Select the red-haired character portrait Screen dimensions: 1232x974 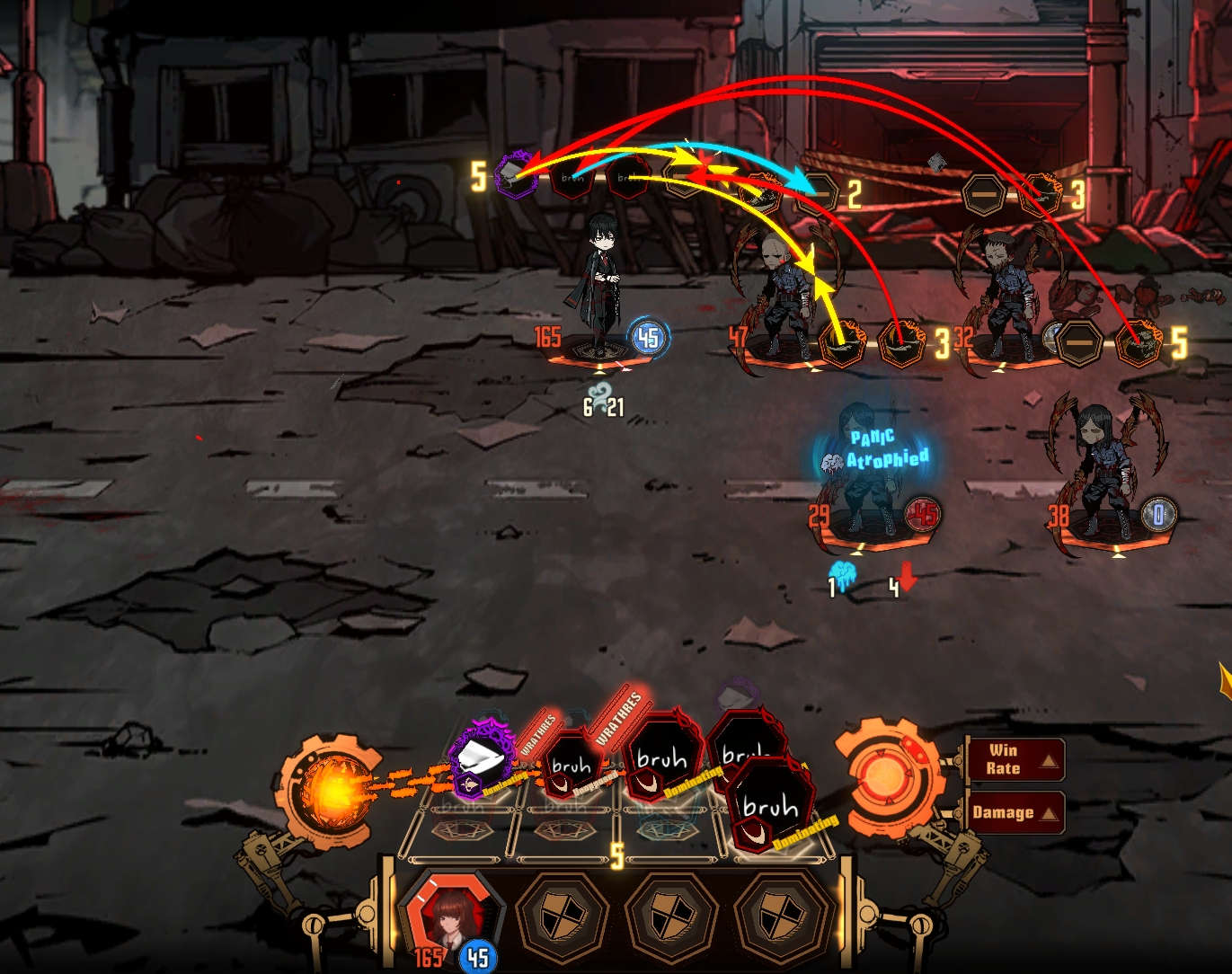pos(447,915)
